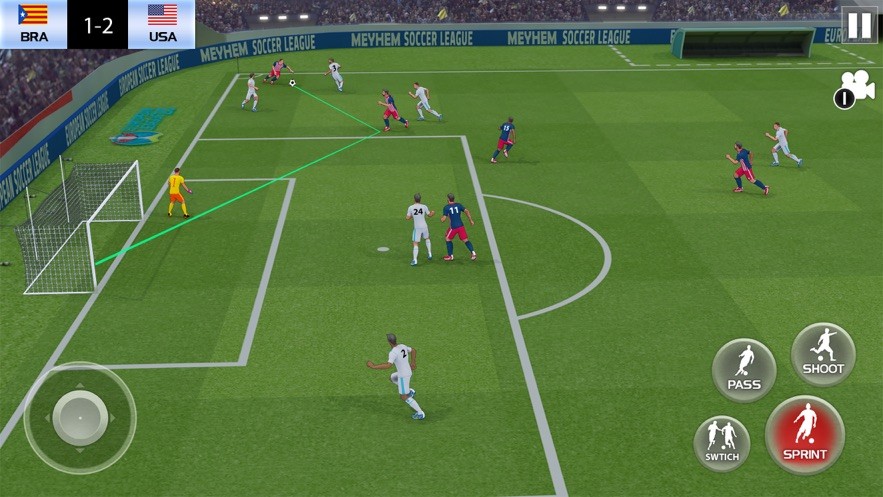Activate the red SPRINT button

click(805, 435)
